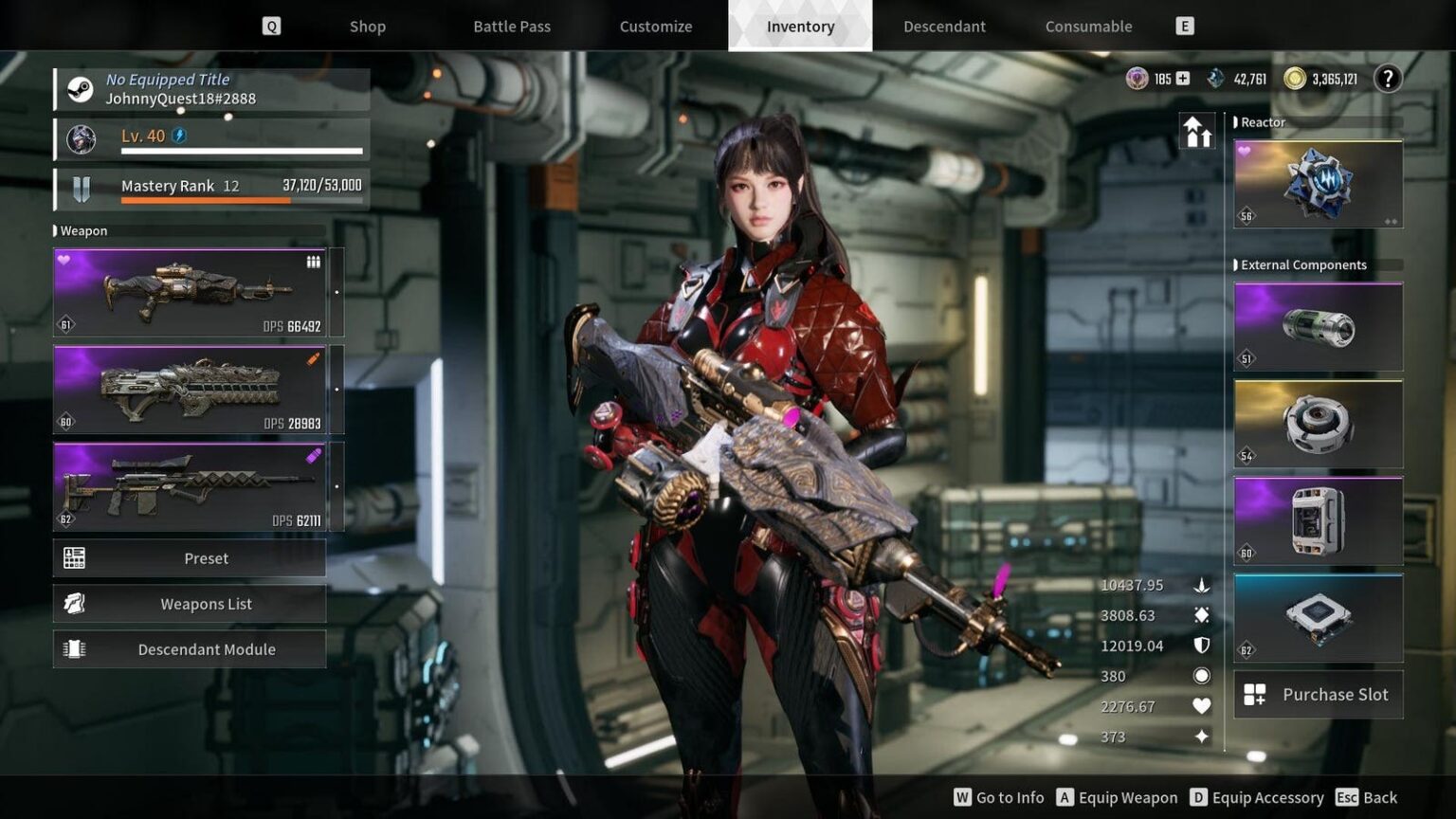Click the plus next to 185 Caliber

point(1183,78)
